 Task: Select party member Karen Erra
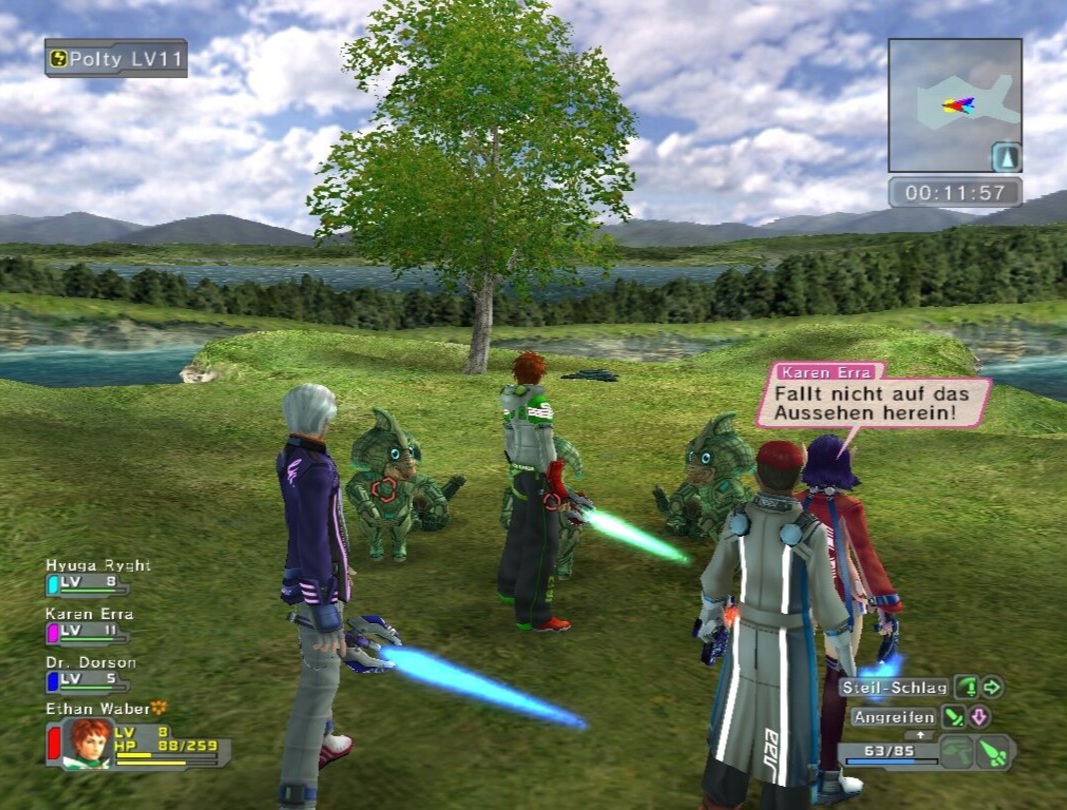click(x=89, y=614)
